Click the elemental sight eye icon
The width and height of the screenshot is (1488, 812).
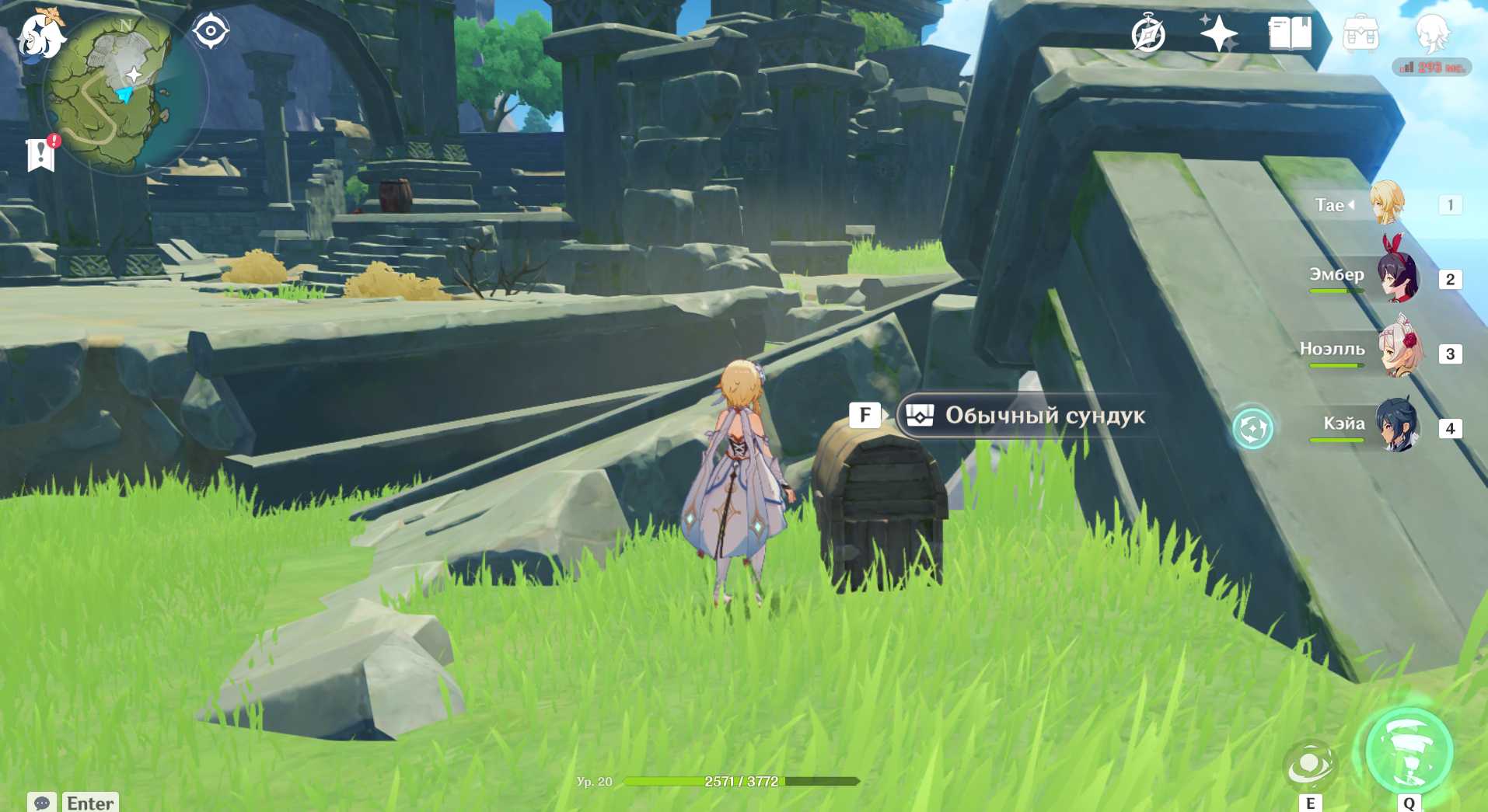coord(211,32)
